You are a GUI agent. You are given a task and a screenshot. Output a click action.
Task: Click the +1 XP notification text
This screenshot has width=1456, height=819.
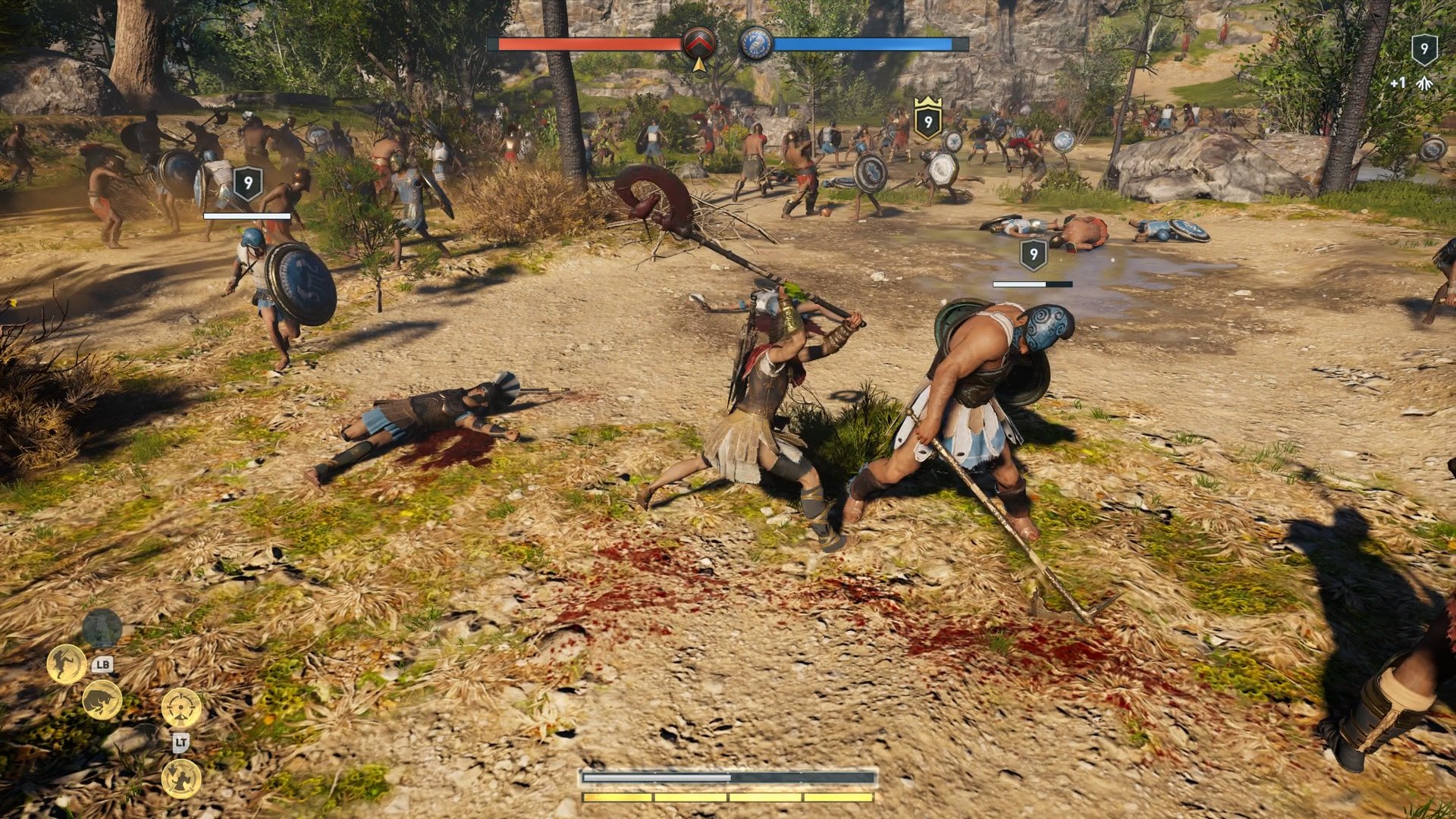click(1398, 83)
